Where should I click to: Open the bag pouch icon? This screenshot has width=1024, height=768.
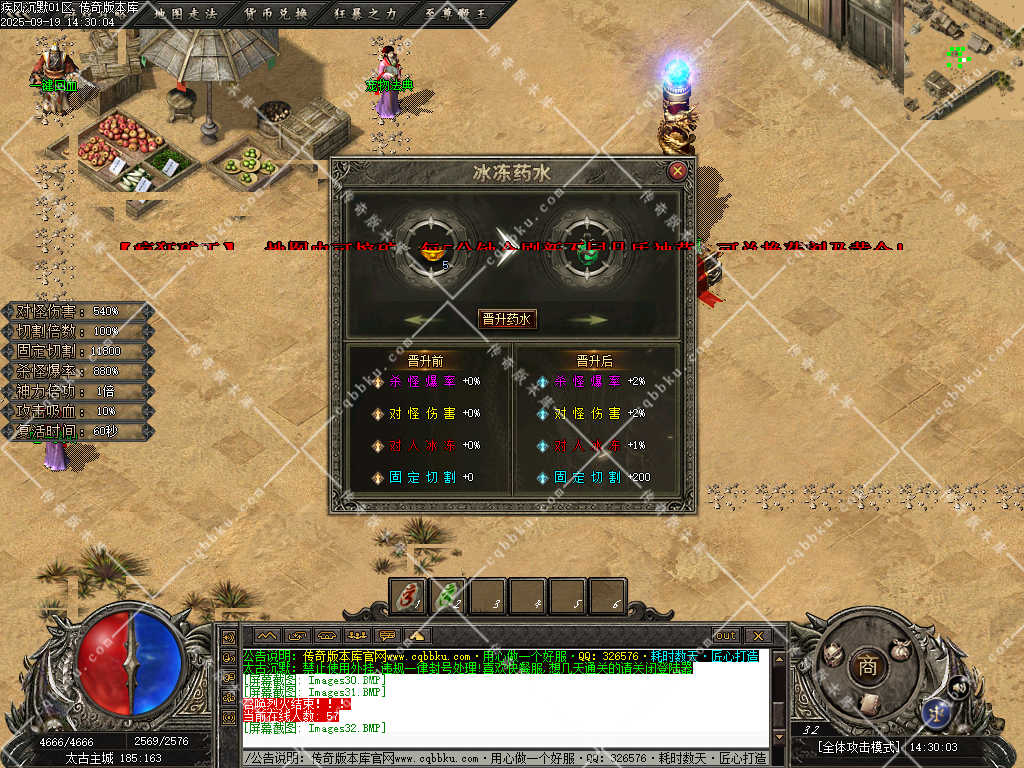click(x=901, y=648)
